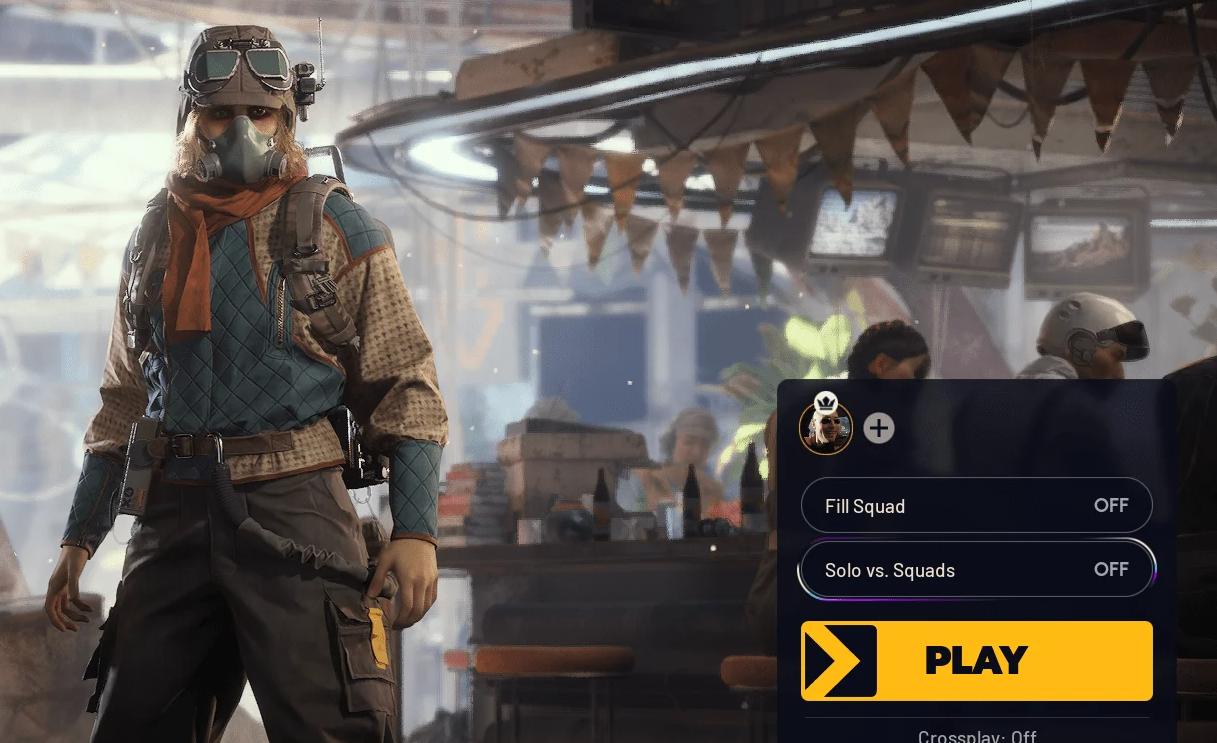The image size is (1217, 743).
Task: Toggle the Fill Squad option
Action: click(x=976, y=506)
